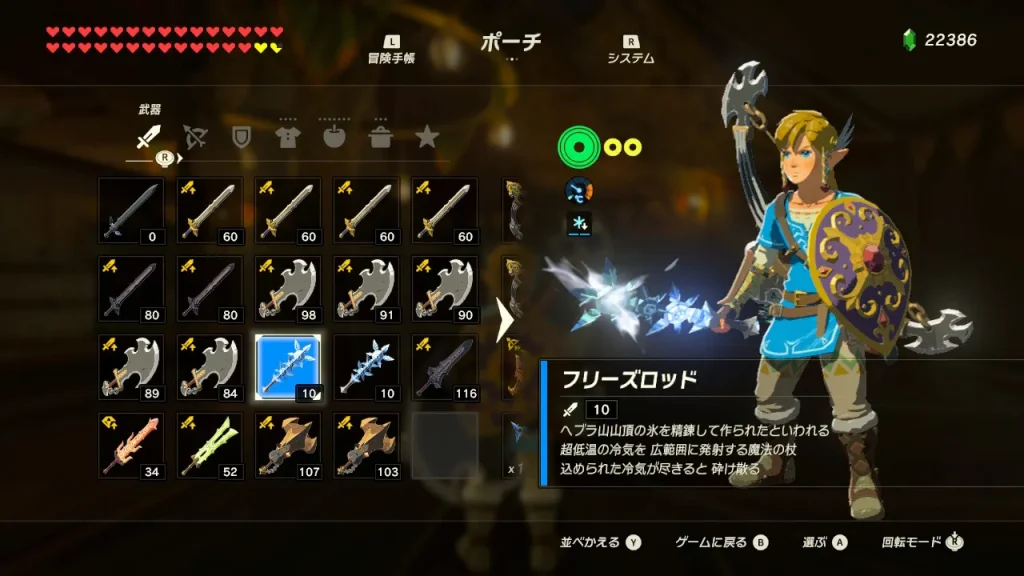Choose the battle axe with 84 attack
Image resolution: width=1024 pixels, height=576 pixels.
point(210,367)
